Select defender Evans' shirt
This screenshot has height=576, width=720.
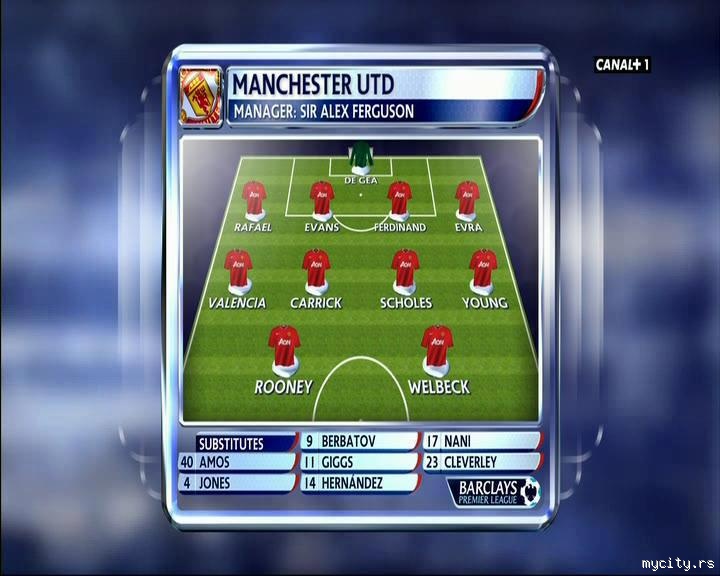tap(321, 200)
